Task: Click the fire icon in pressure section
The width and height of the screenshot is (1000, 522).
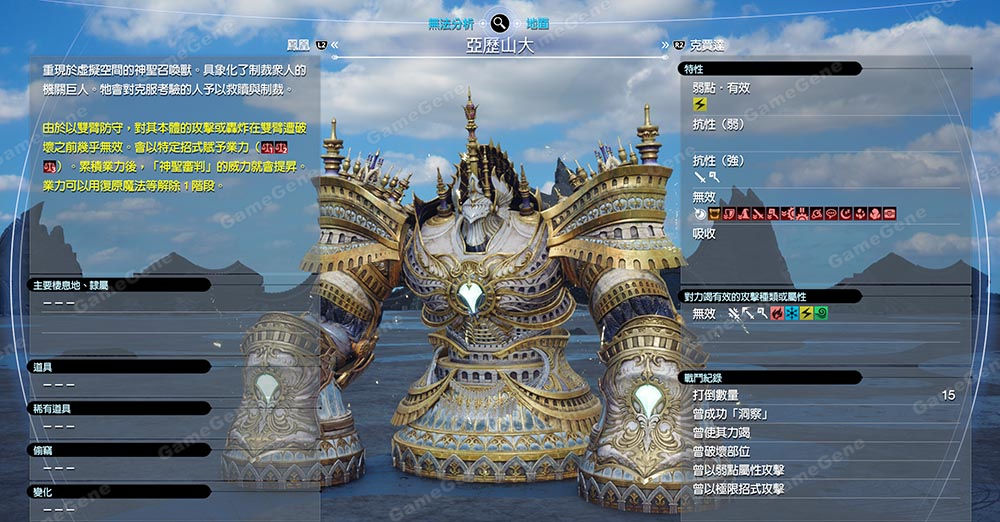Action: pos(776,314)
